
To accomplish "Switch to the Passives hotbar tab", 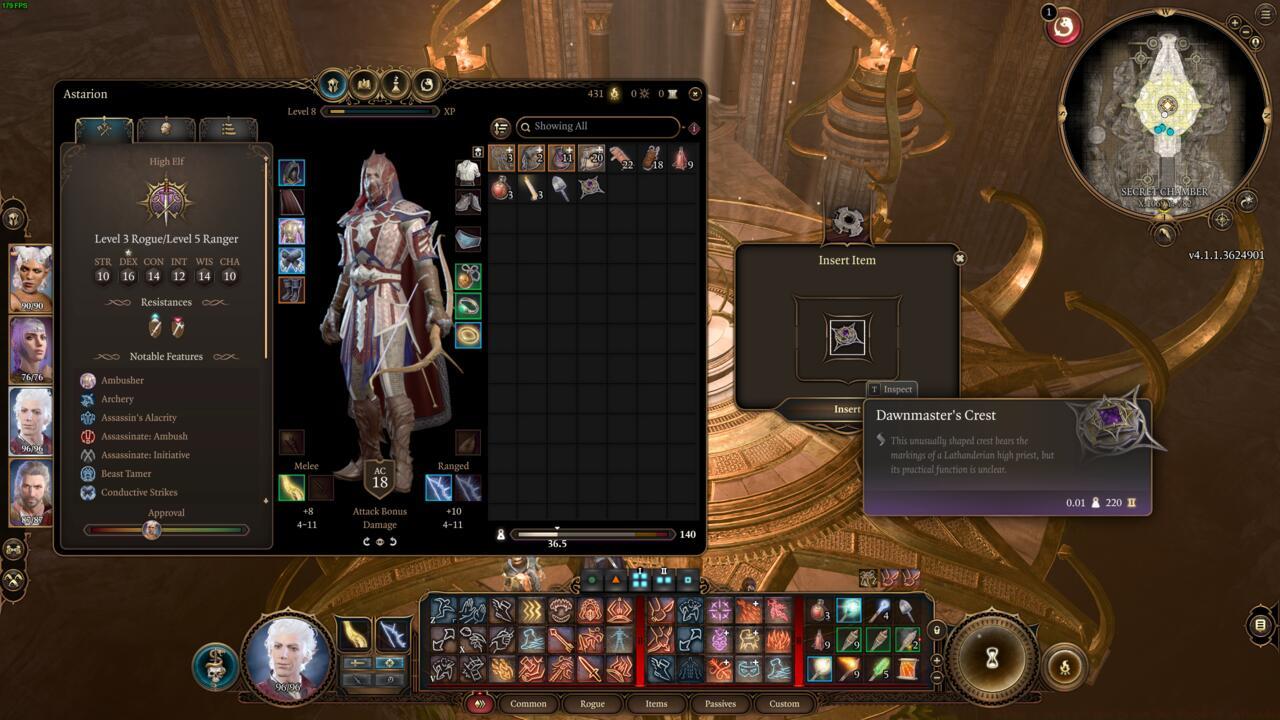I will pyautogui.click(x=720, y=704).
